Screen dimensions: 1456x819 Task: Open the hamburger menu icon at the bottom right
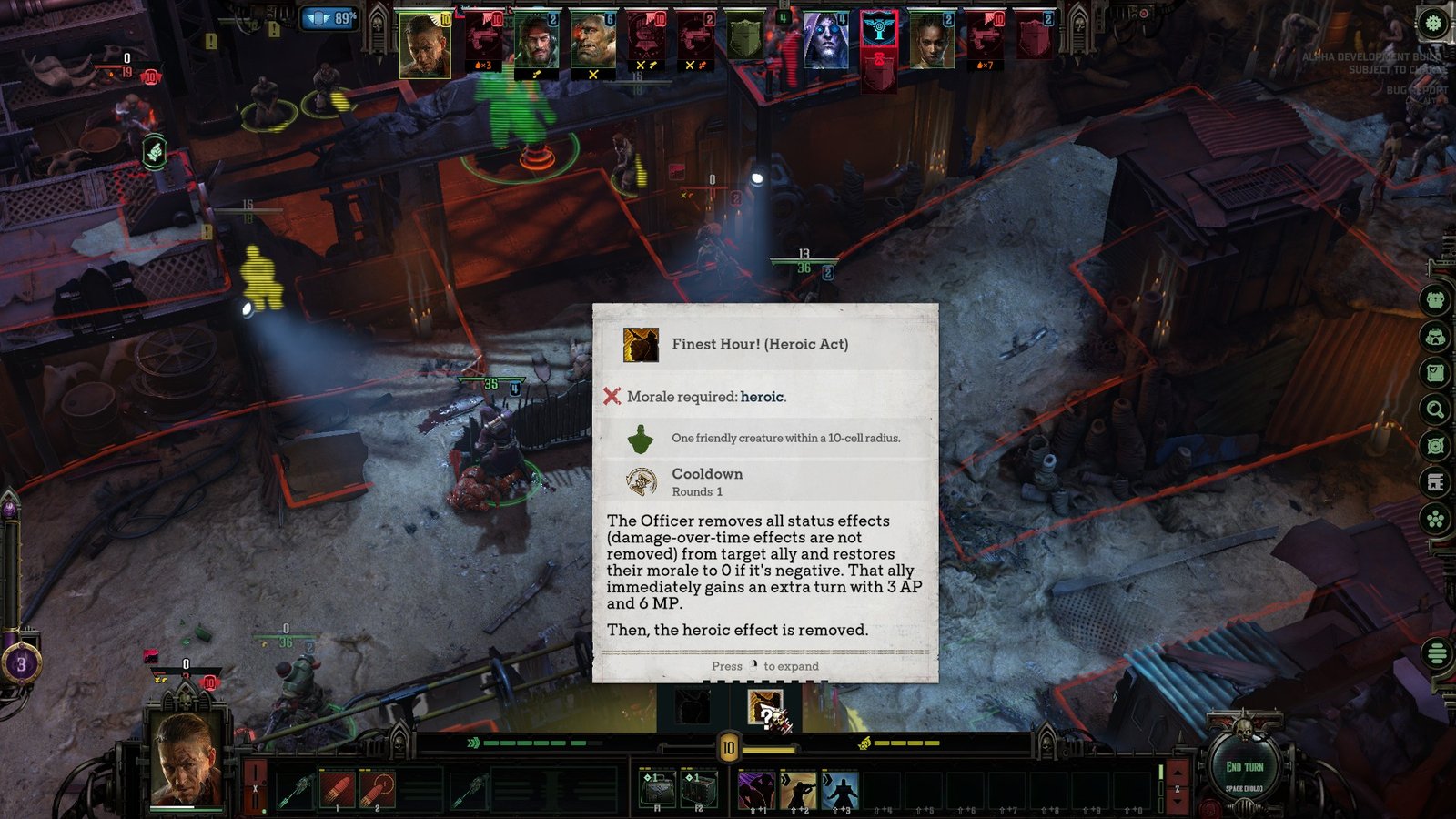coord(1436,653)
